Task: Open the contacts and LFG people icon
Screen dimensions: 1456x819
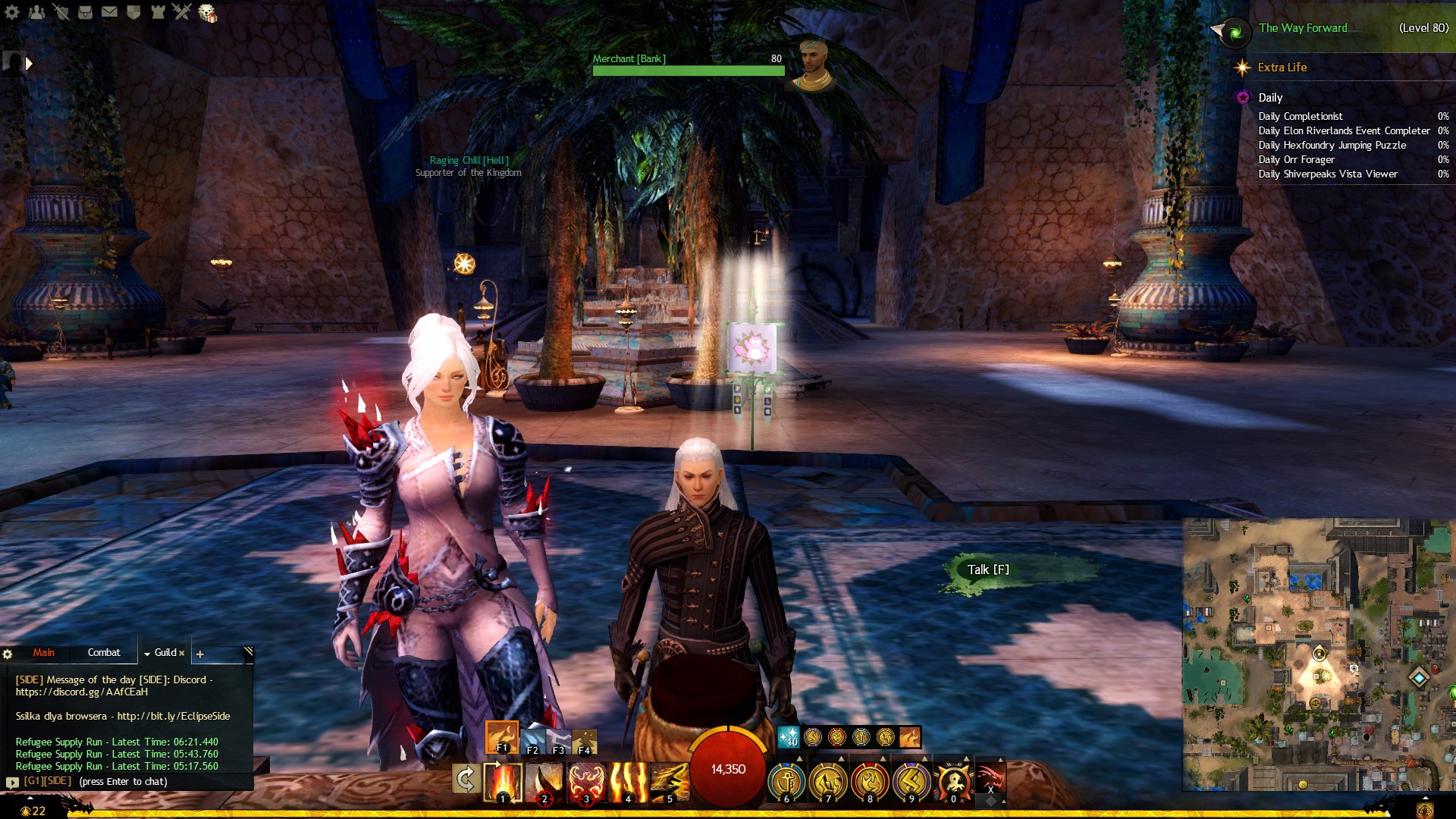Action: pos(36,12)
